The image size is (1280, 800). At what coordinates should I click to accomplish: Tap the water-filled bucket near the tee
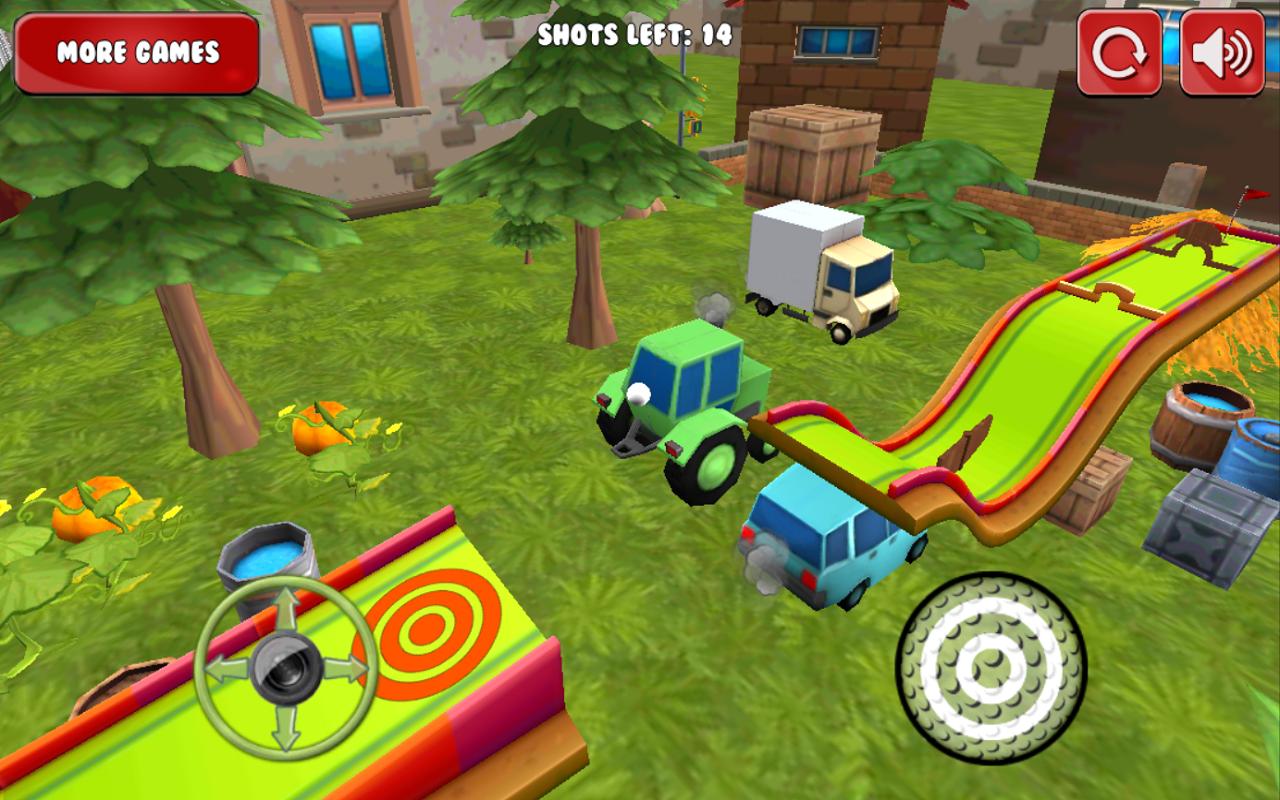tap(267, 560)
